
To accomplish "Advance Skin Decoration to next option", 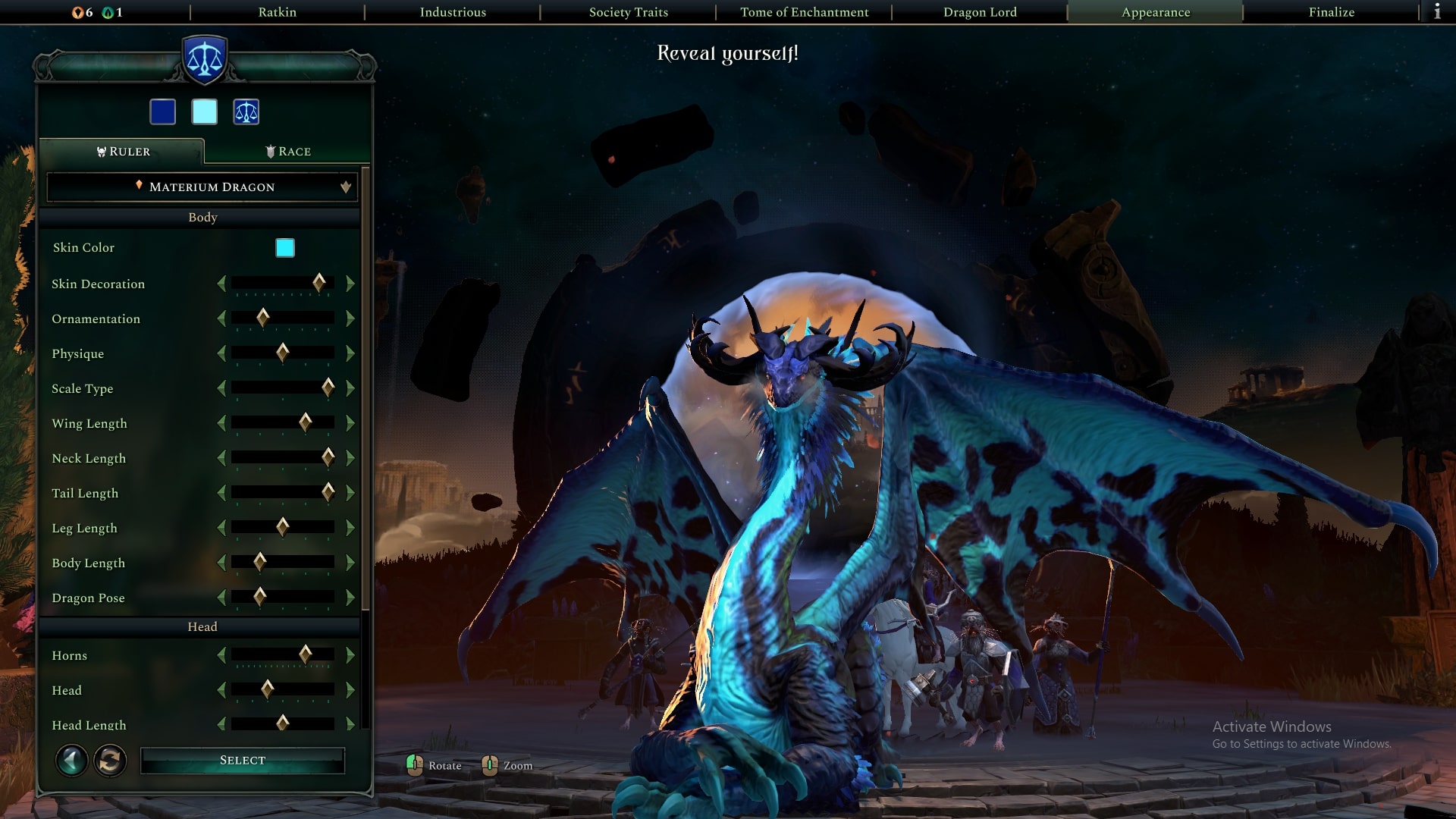I will (350, 284).
